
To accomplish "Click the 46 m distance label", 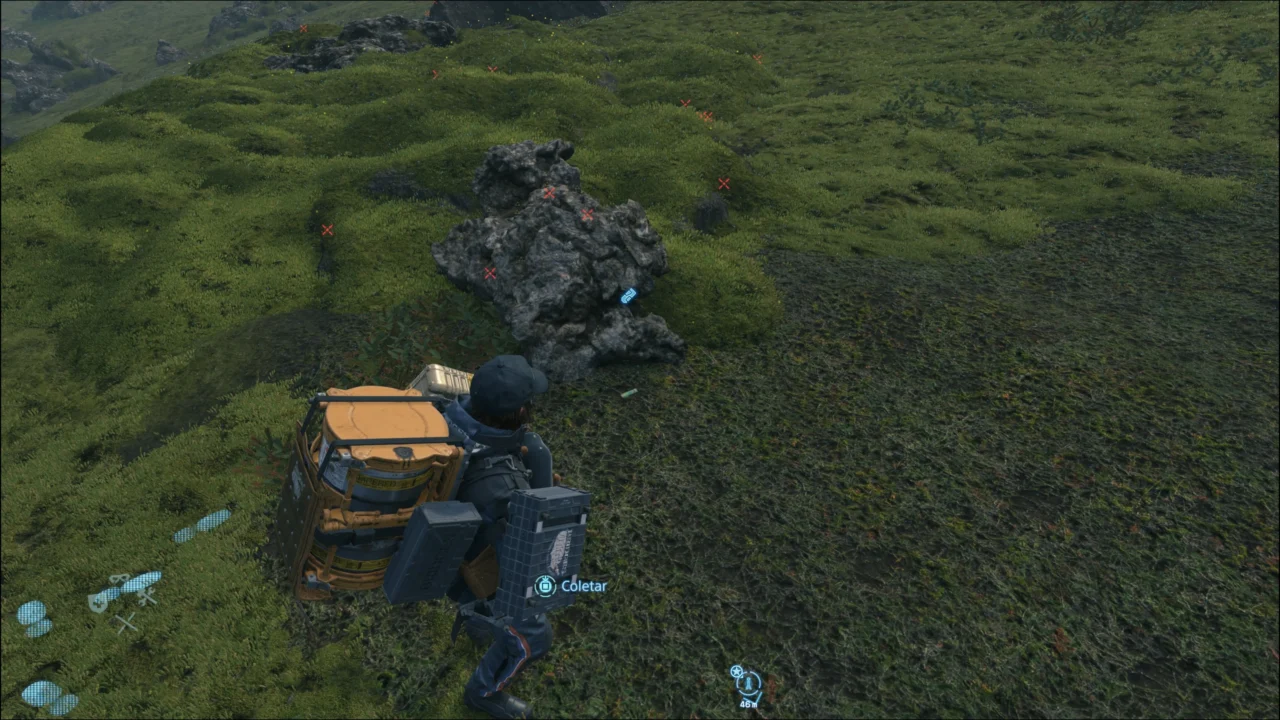I will click(749, 704).
